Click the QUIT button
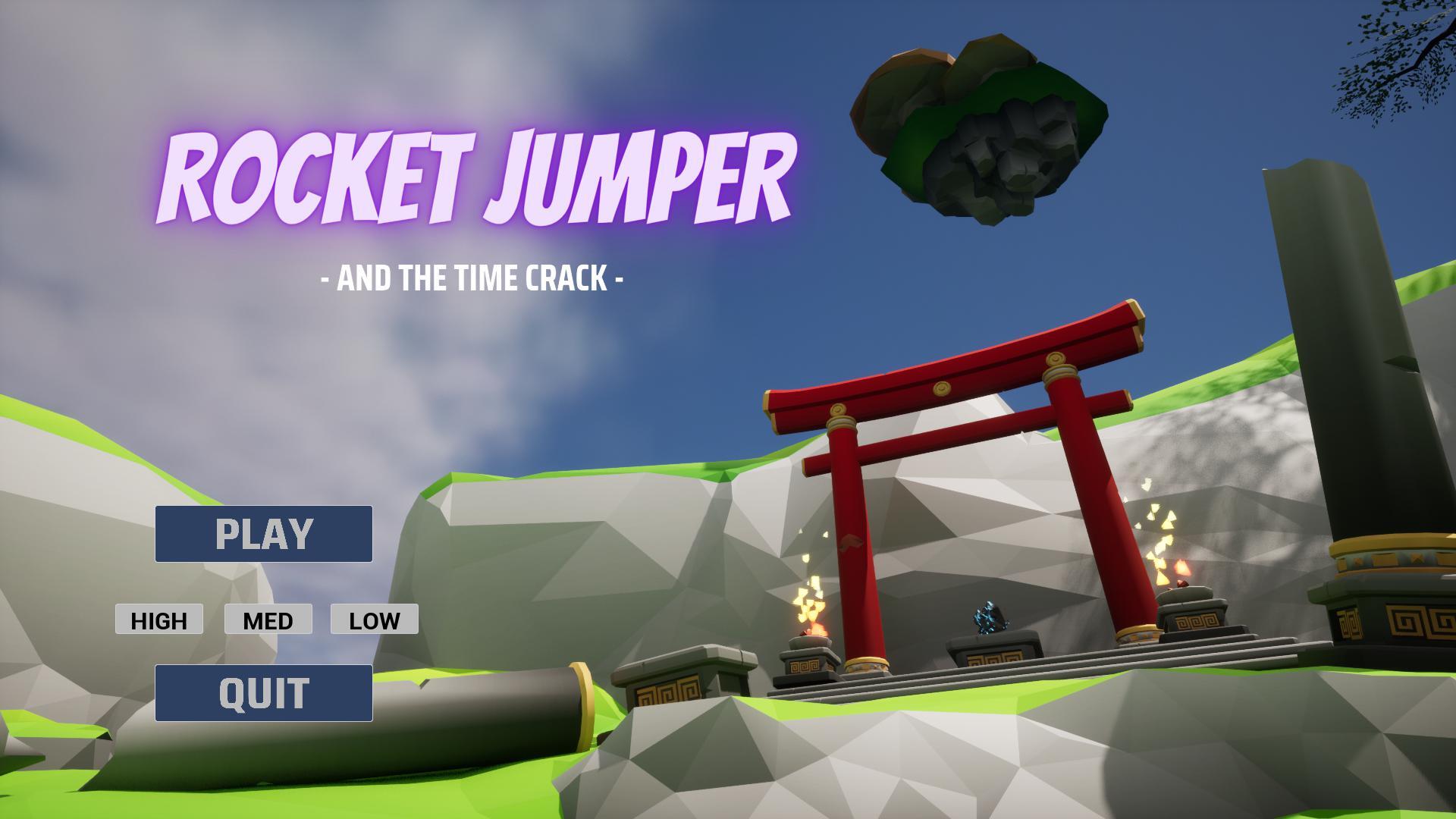The width and height of the screenshot is (1456, 819). 264,692
